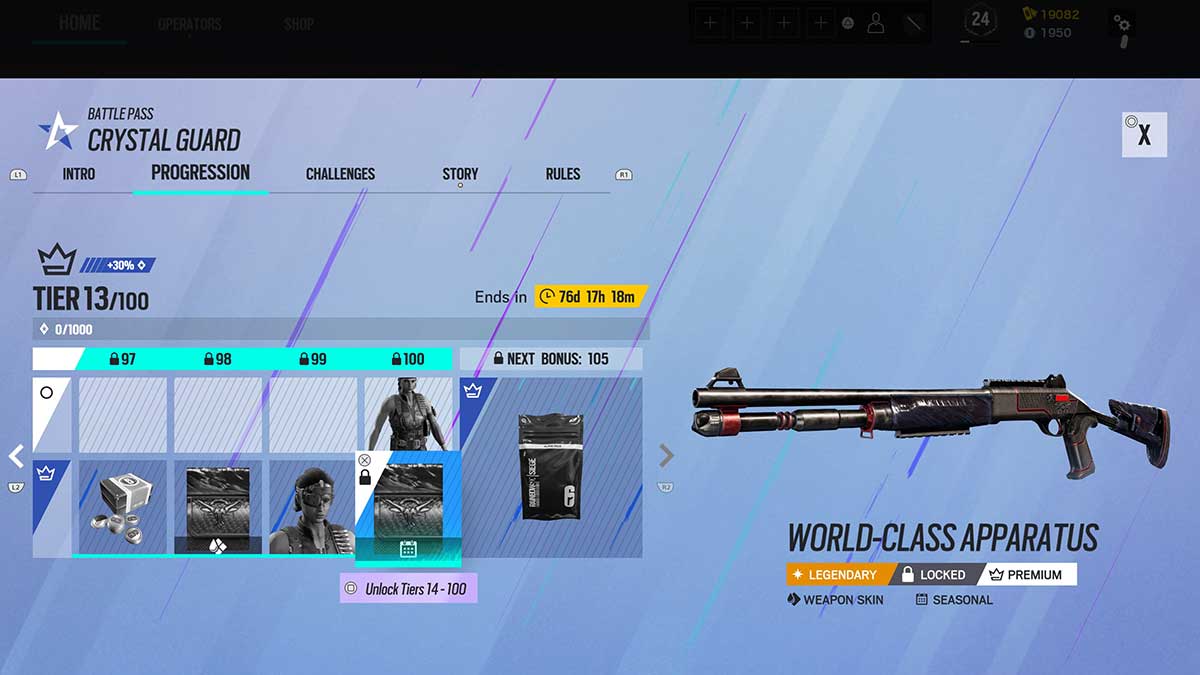The width and height of the screenshot is (1200, 675).
Task: Open the settings gear icon
Action: pyautogui.click(x=1123, y=25)
